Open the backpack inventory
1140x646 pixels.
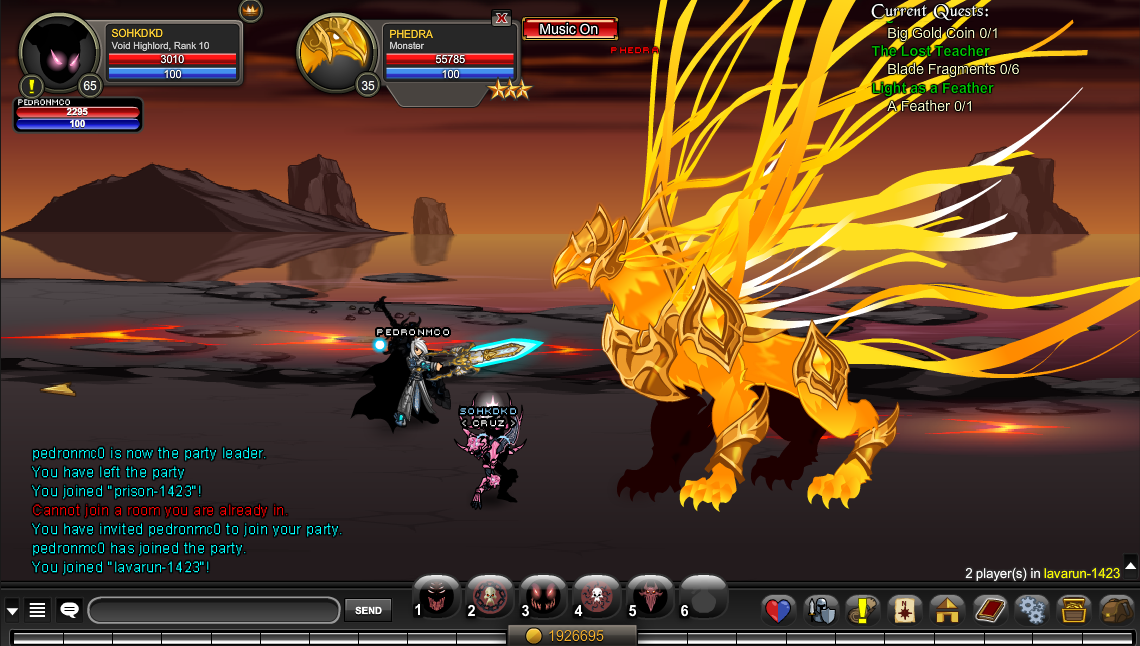coord(1115,610)
